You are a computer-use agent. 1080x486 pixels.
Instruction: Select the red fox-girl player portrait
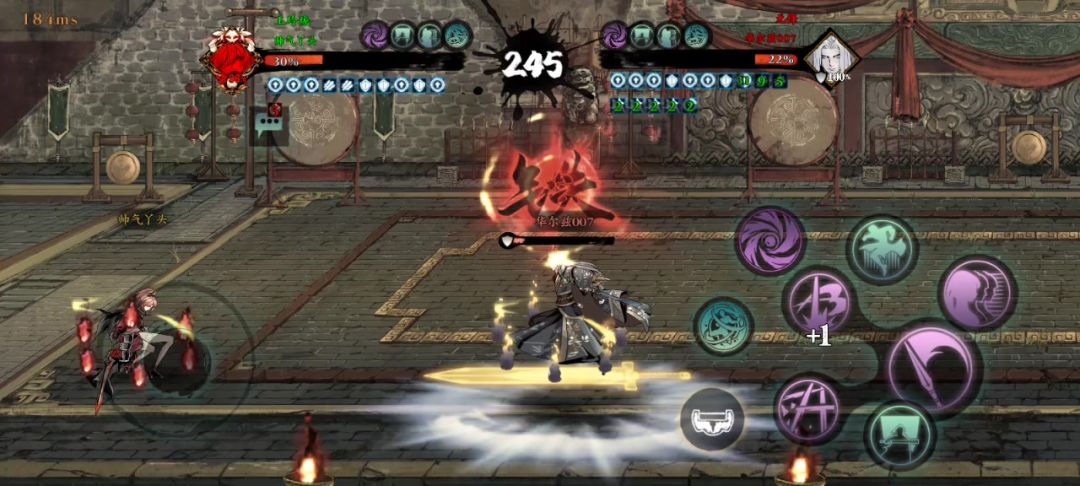[231, 59]
